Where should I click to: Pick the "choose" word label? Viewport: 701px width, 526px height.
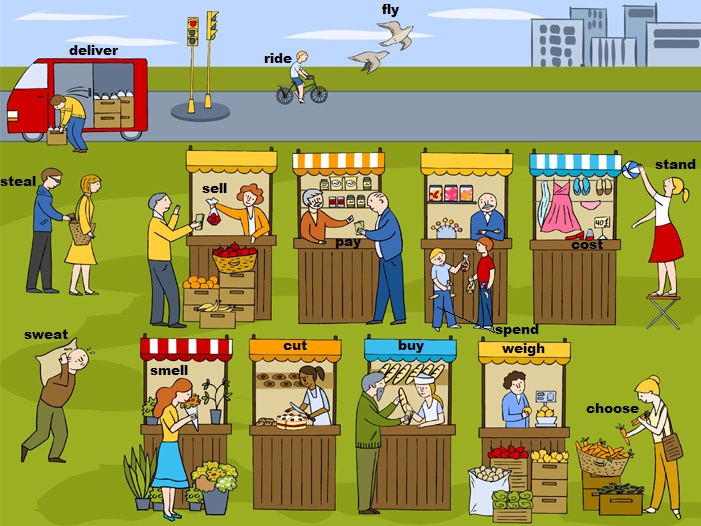pyautogui.click(x=612, y=408)
